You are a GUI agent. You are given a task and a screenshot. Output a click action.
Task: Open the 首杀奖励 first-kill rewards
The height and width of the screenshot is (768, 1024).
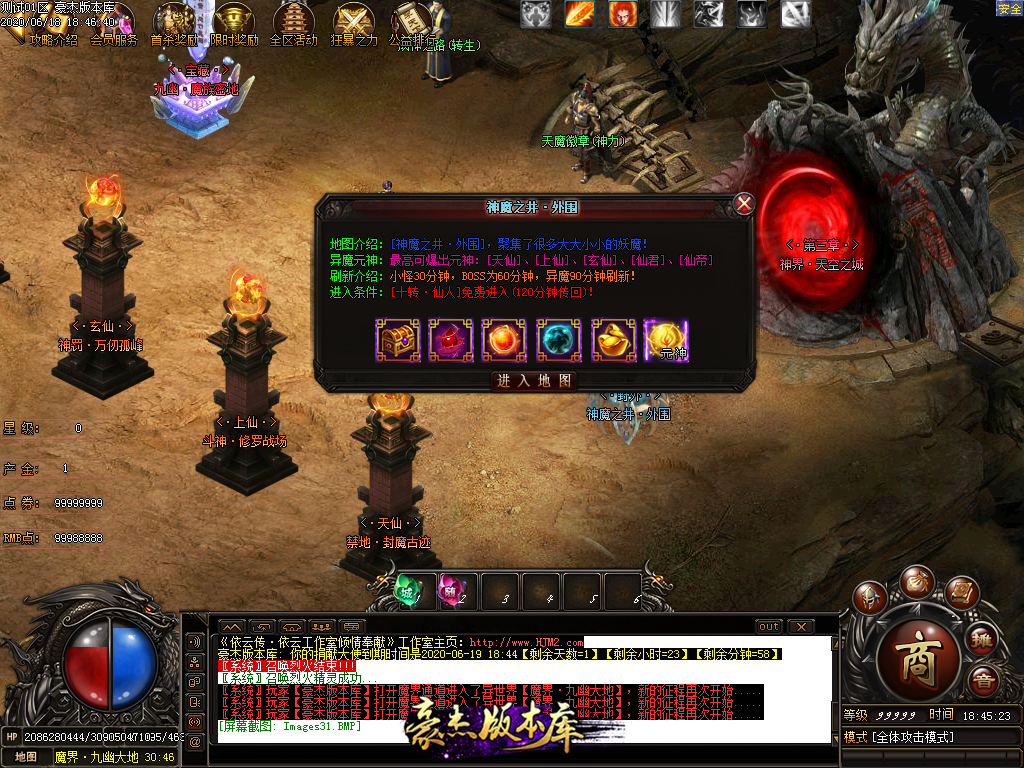pos(174,24)
